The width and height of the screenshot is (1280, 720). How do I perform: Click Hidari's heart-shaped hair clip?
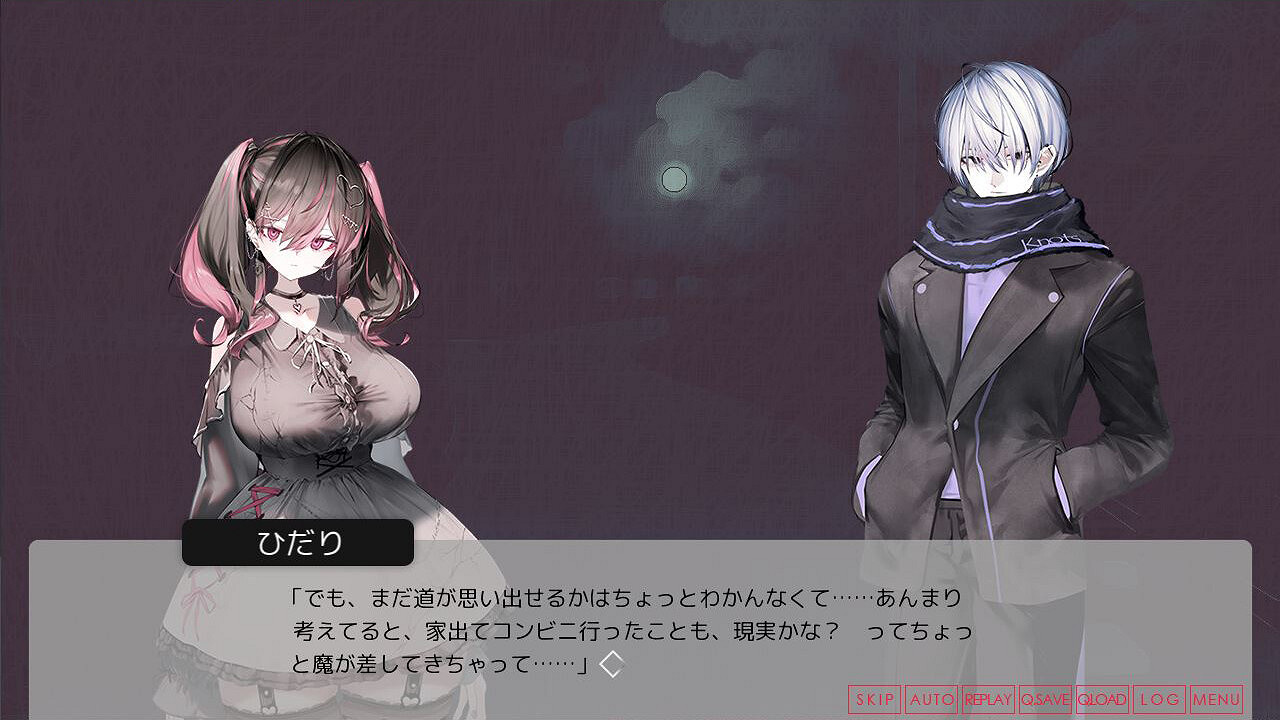[x=351, y=190]
